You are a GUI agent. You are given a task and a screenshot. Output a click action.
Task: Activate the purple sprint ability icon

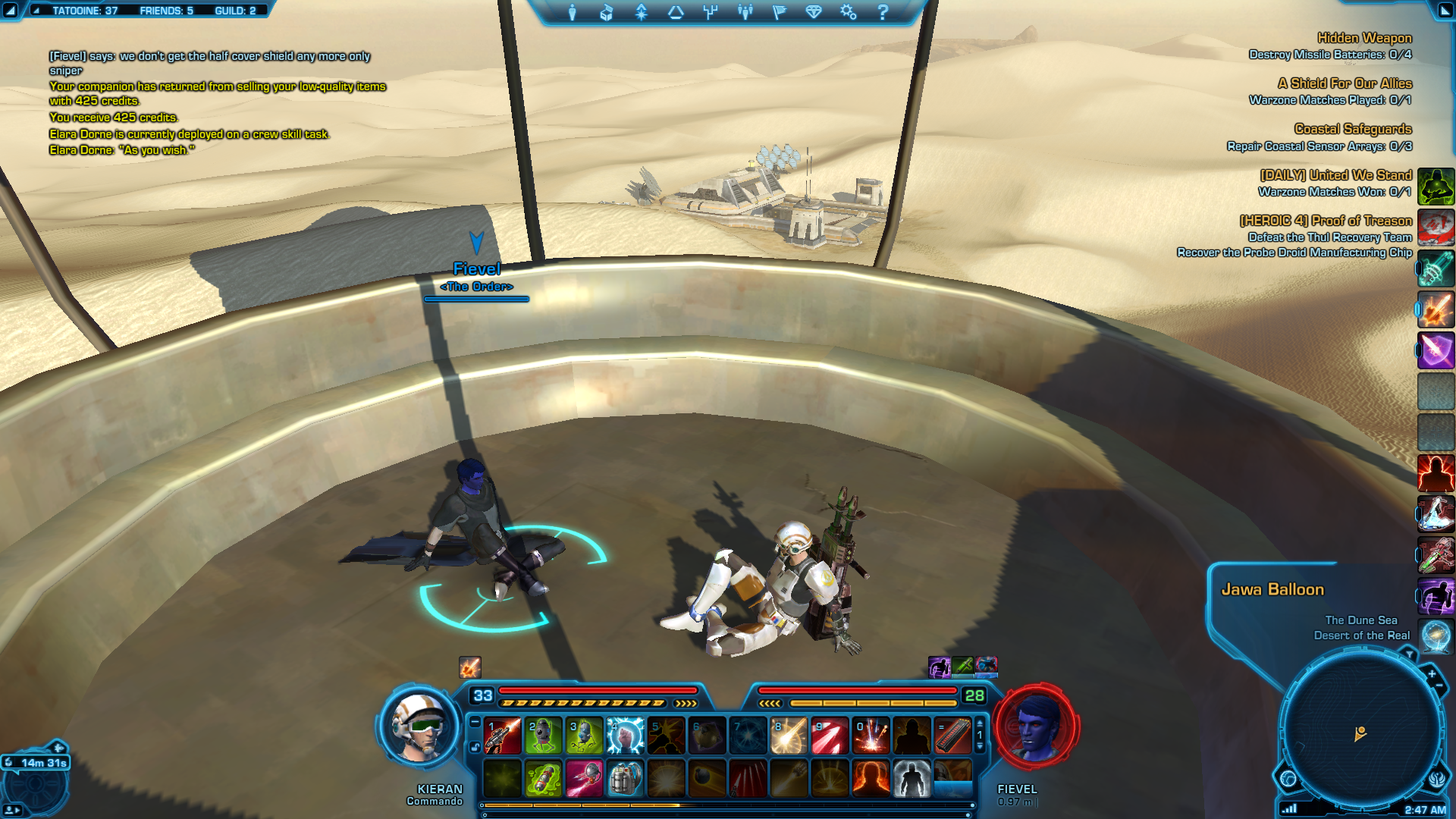coord(1436,596)
